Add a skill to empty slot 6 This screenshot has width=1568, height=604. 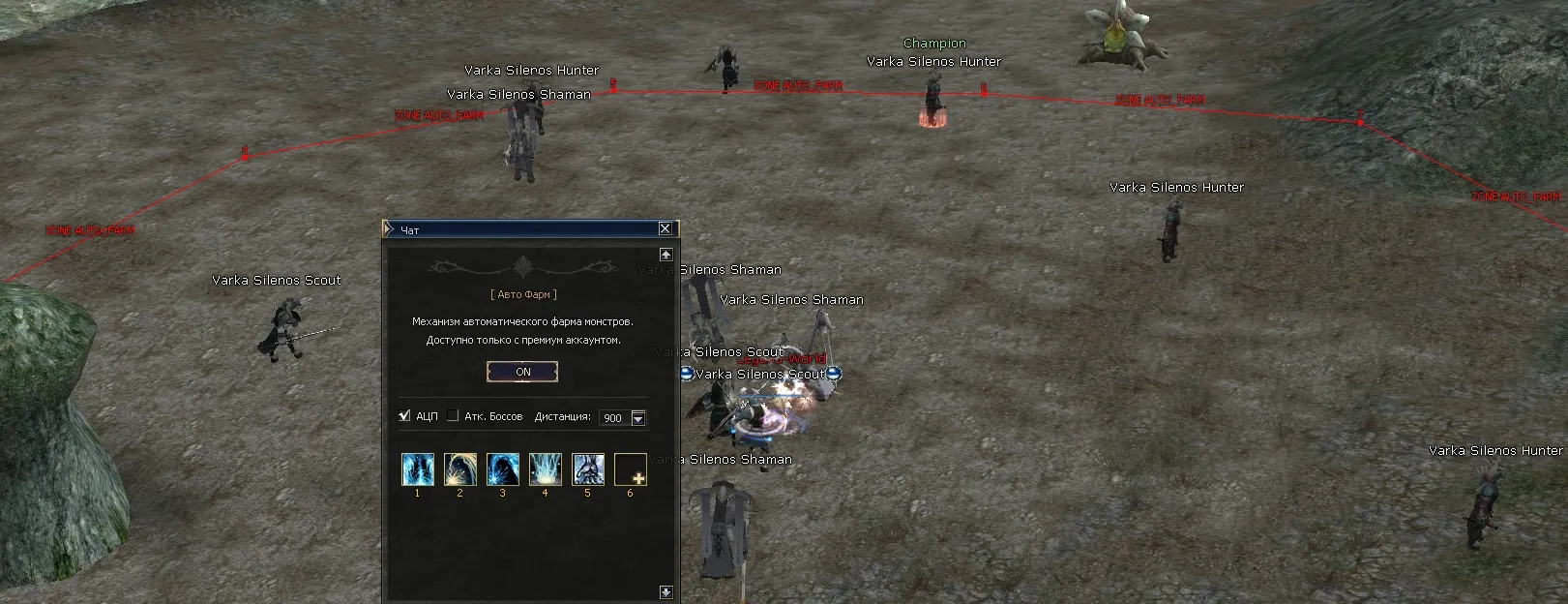pos(631,469)
